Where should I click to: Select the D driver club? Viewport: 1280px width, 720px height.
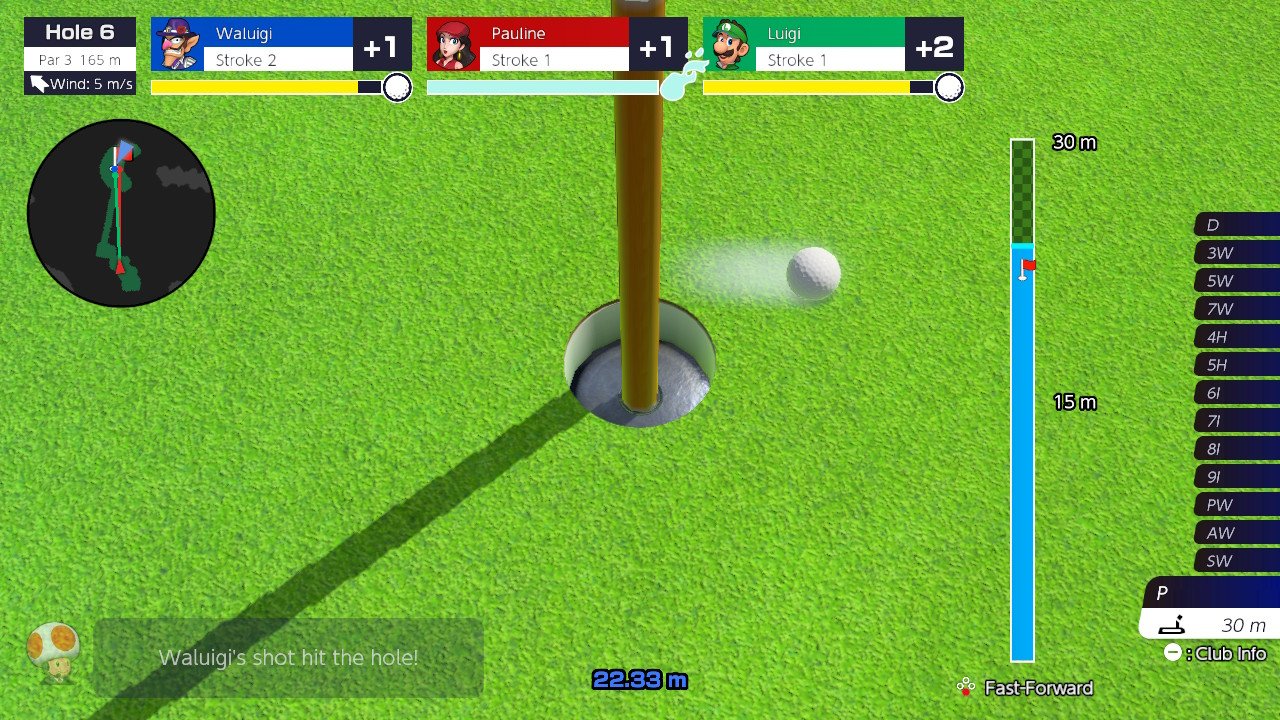click(1237, 225)
